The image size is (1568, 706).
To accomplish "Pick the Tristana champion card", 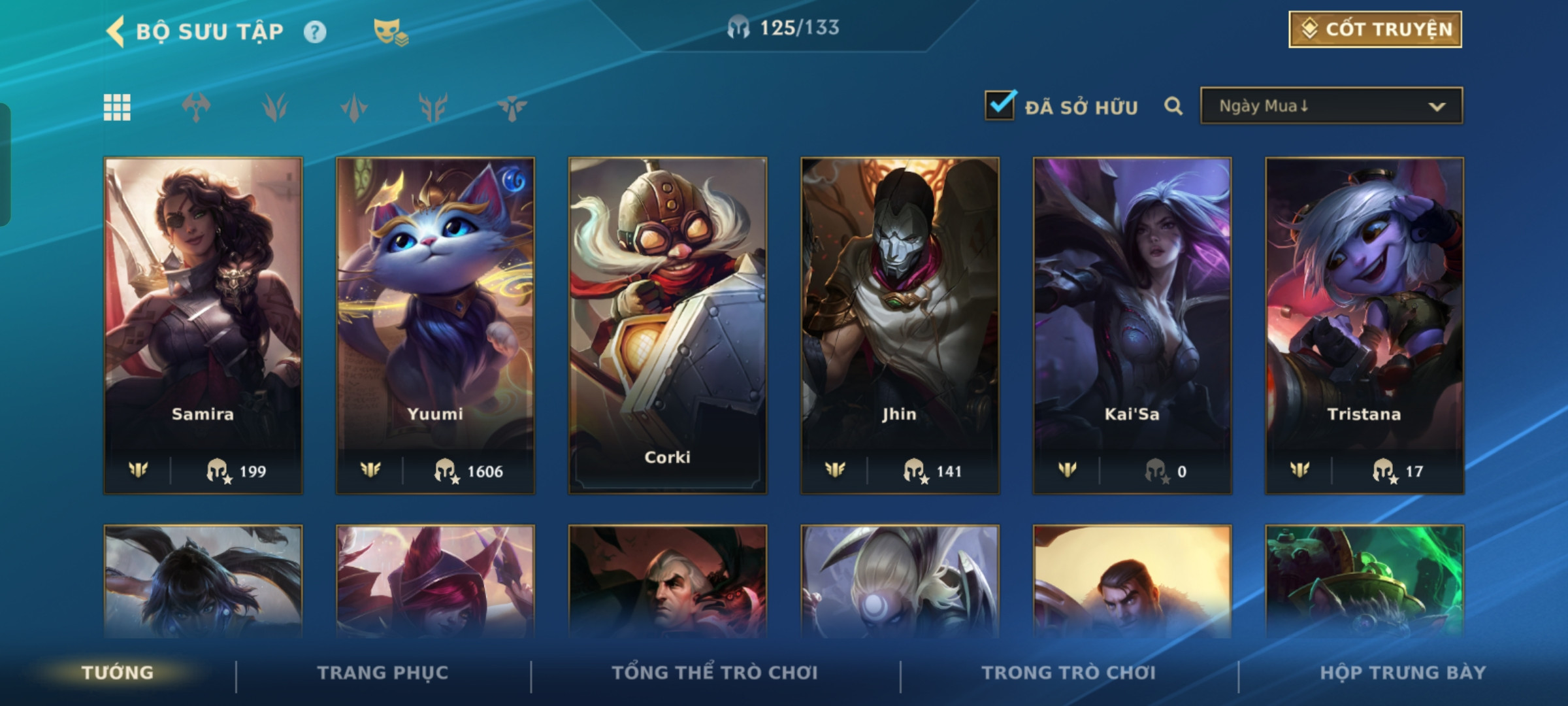I will point(1364,325).
